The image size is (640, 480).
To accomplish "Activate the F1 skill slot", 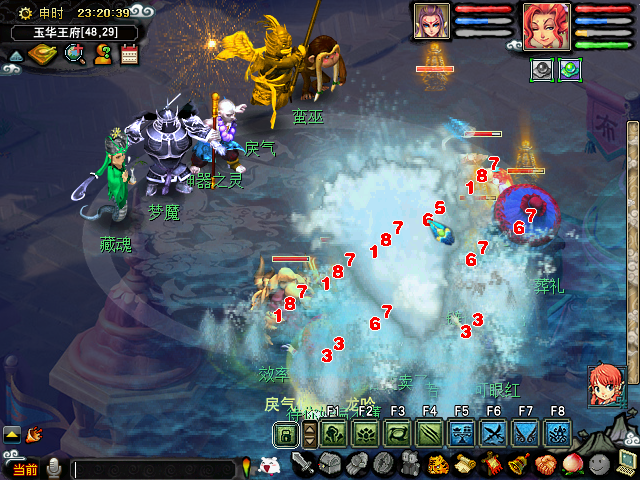I will 334,434.
